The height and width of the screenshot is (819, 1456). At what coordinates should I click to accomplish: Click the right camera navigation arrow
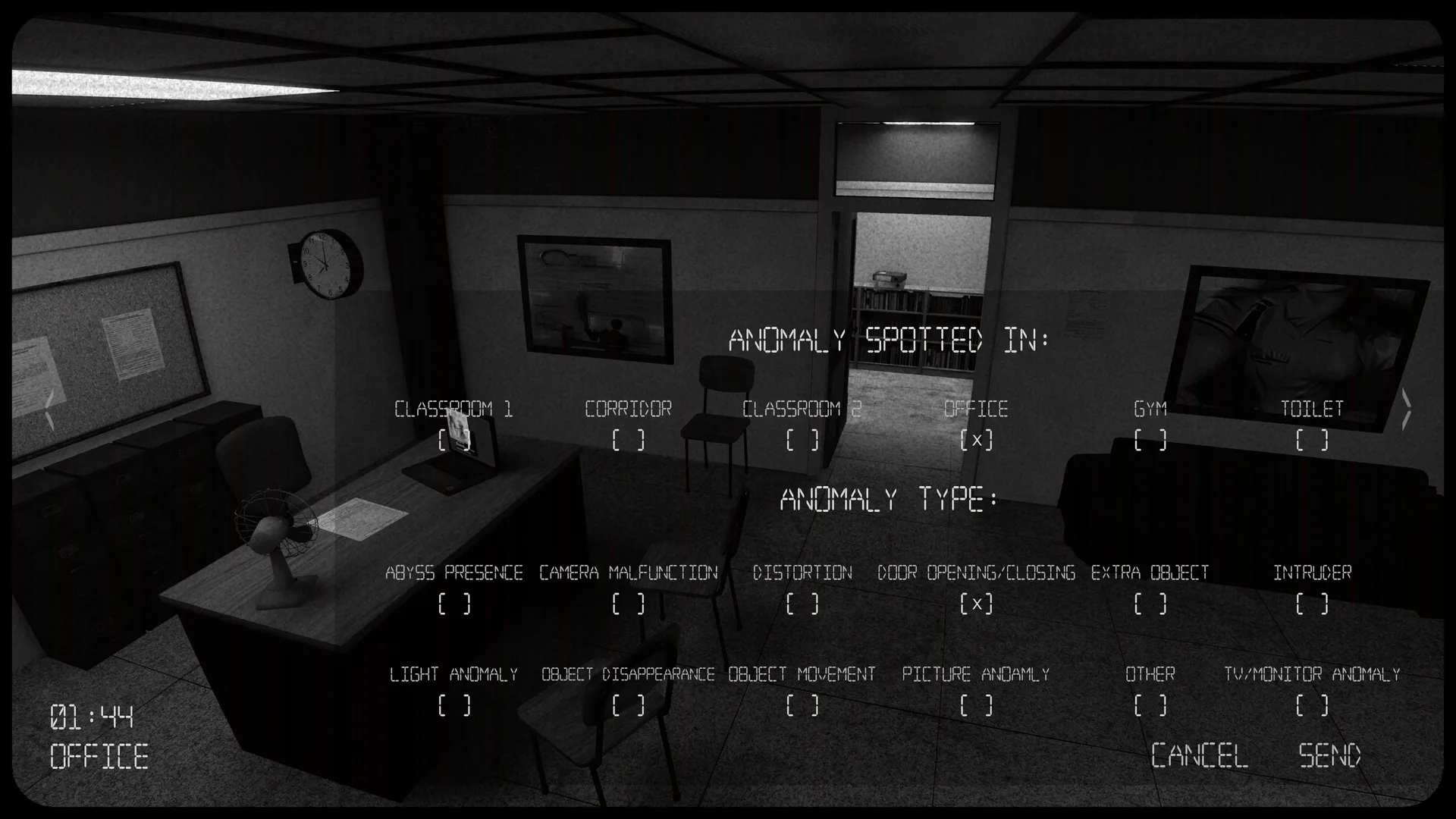(x=1408, y=409)
